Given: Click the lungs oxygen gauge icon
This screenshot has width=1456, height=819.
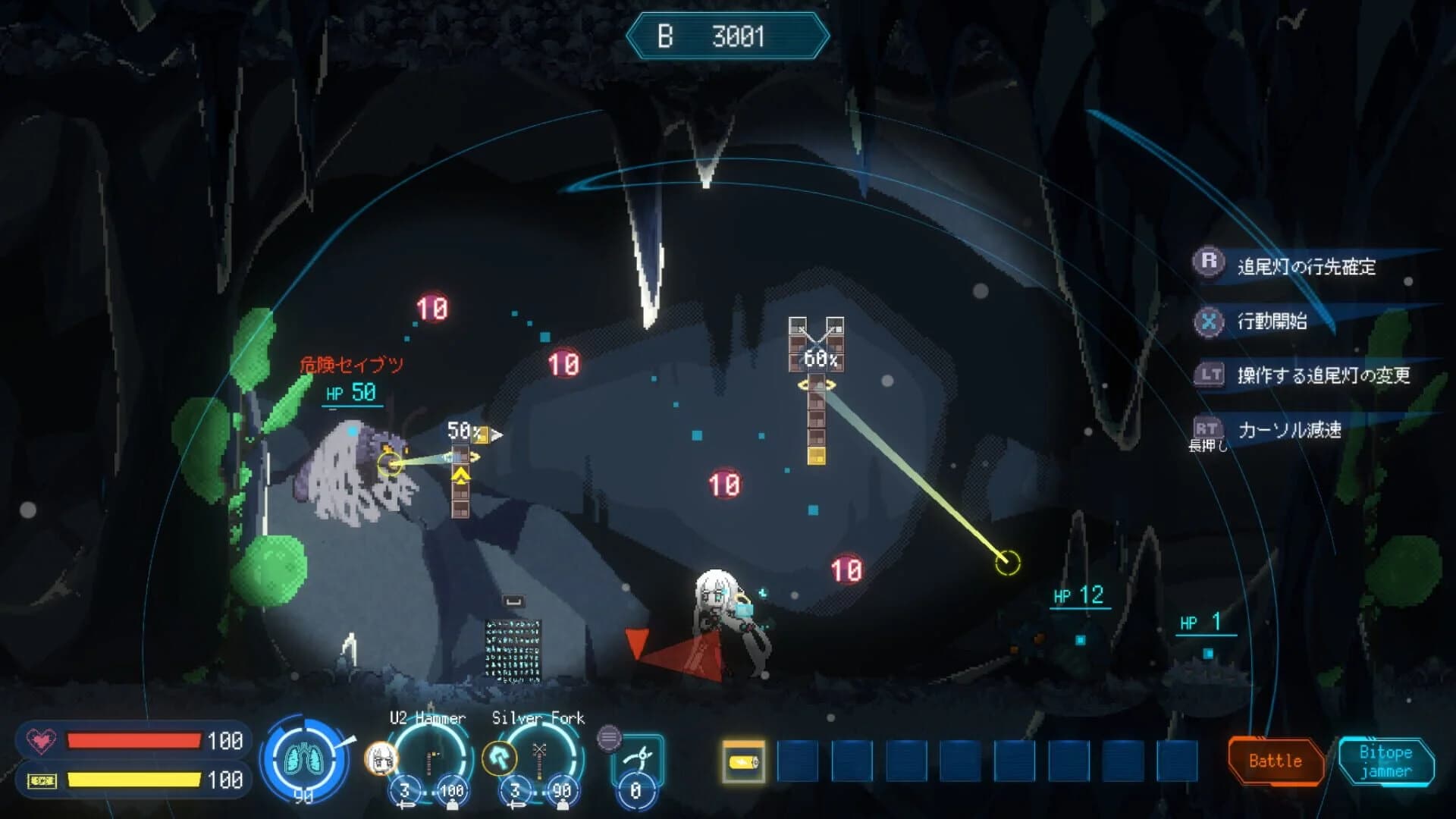Looking at the screenshot, I should coord(303,758).
